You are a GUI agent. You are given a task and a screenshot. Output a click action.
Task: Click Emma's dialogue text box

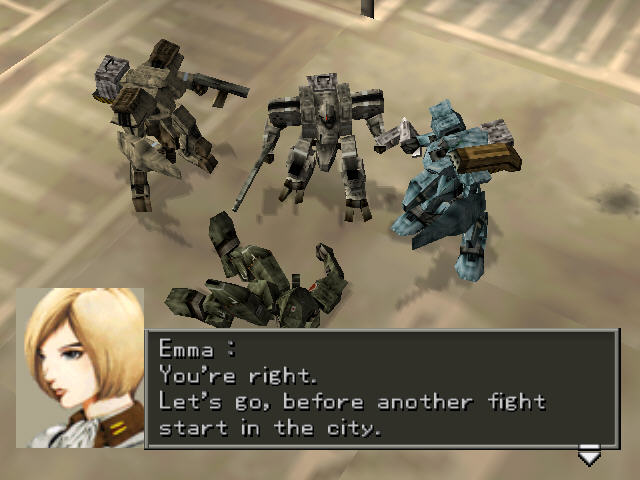(382, 389)
